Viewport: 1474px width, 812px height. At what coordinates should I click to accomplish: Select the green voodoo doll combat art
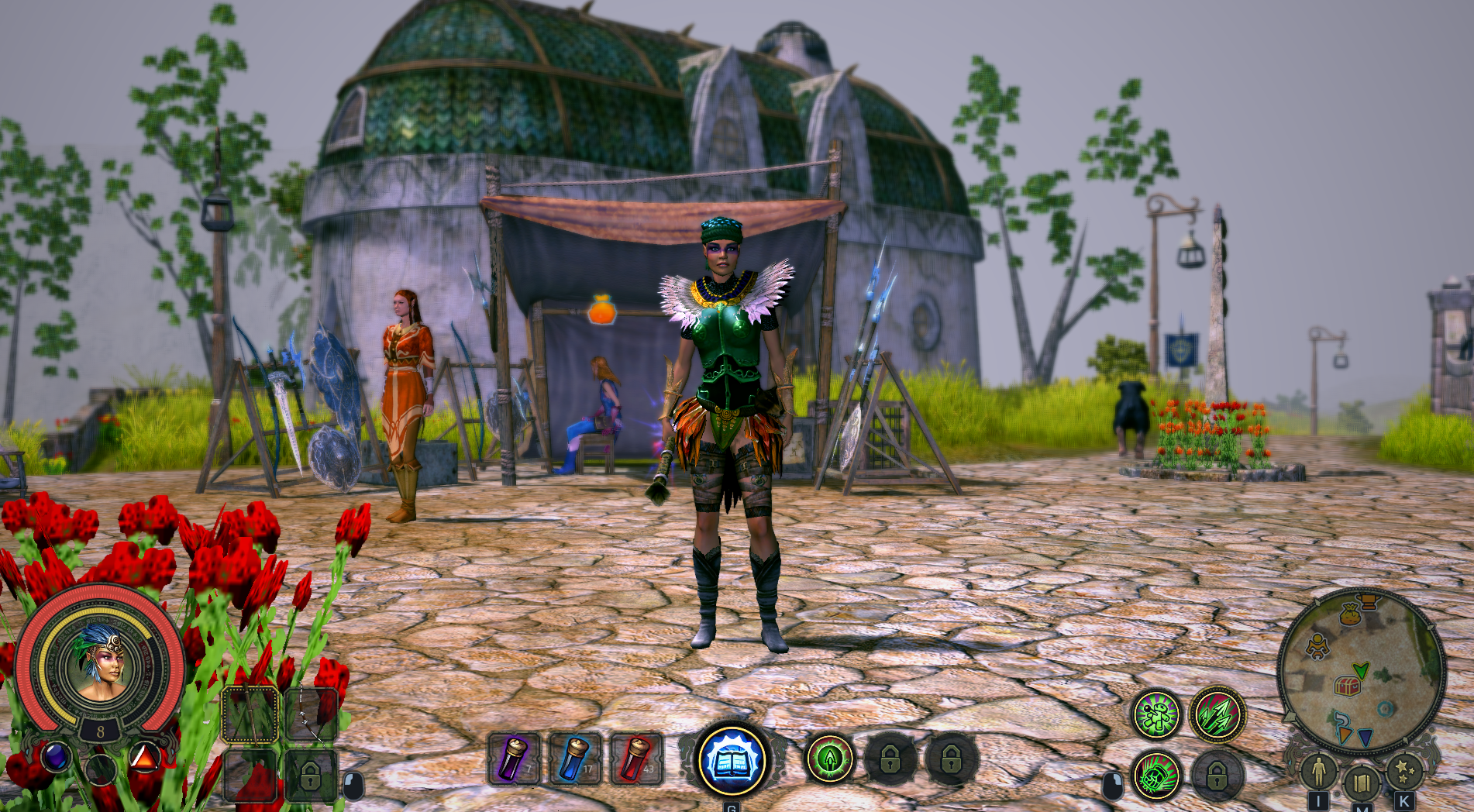click(x=1155, y=714)
